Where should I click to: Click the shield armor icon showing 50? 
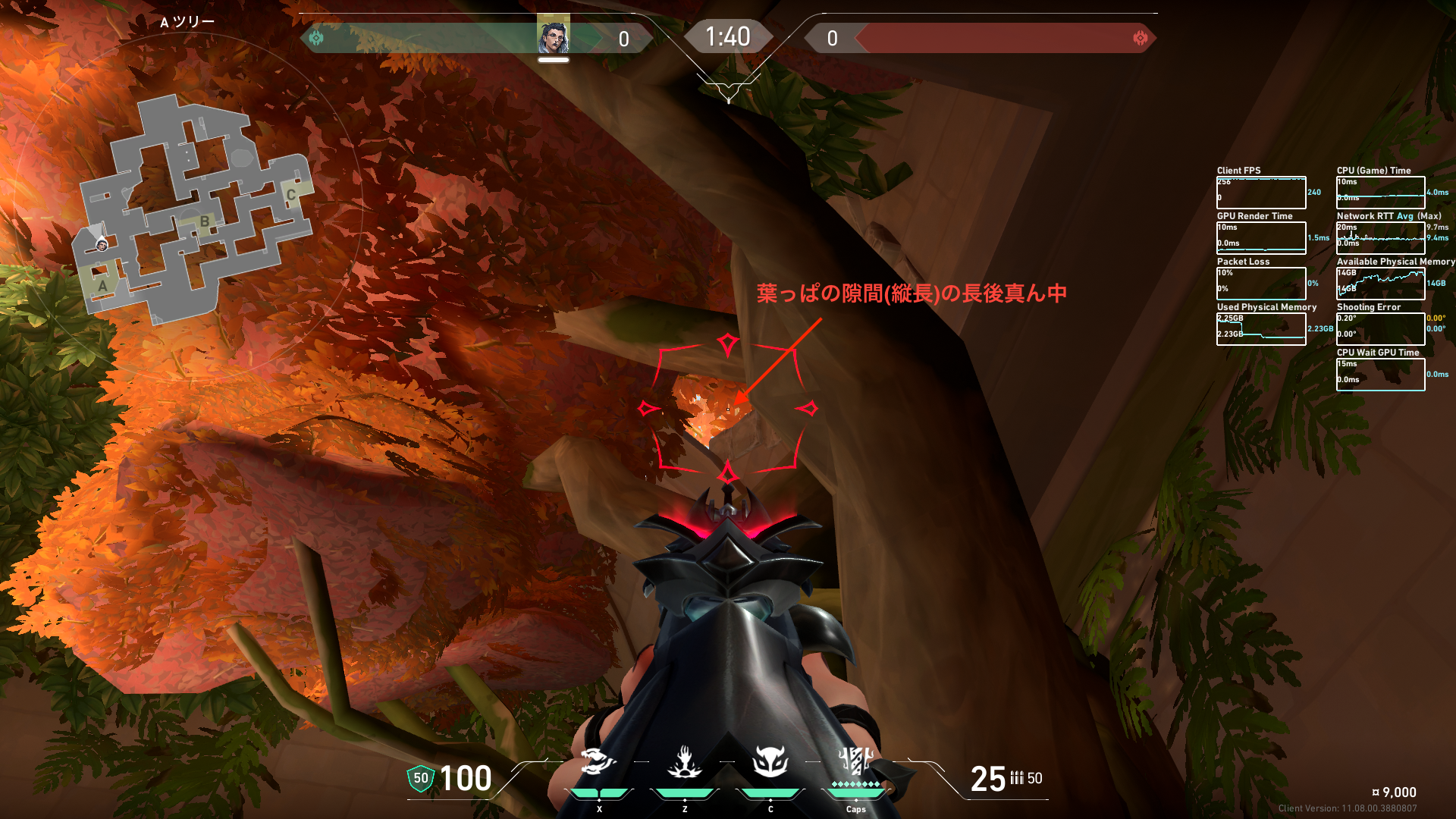(420, 778)
